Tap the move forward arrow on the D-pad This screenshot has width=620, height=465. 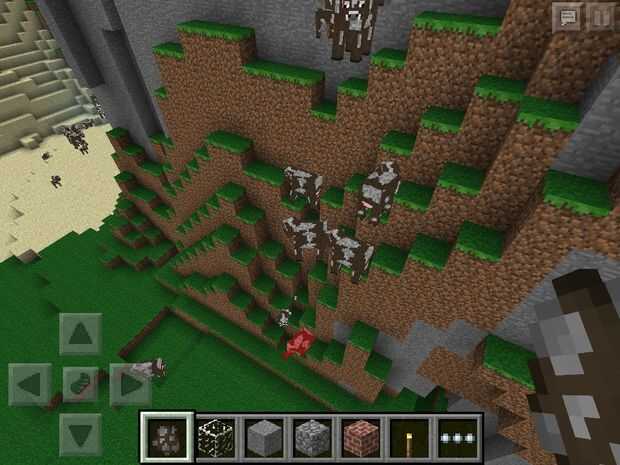tap(81, 333)
